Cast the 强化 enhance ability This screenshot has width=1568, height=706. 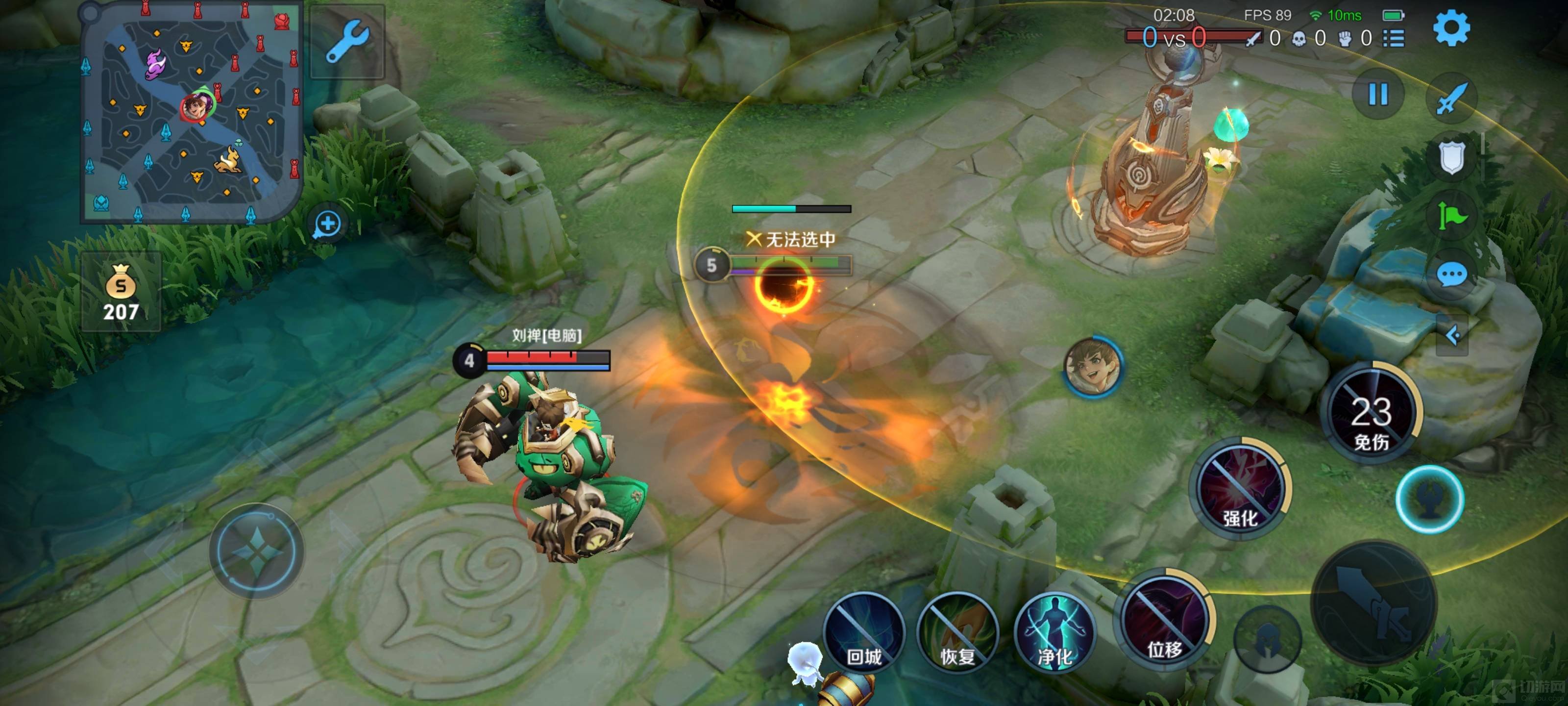(x=1239, y=487)
